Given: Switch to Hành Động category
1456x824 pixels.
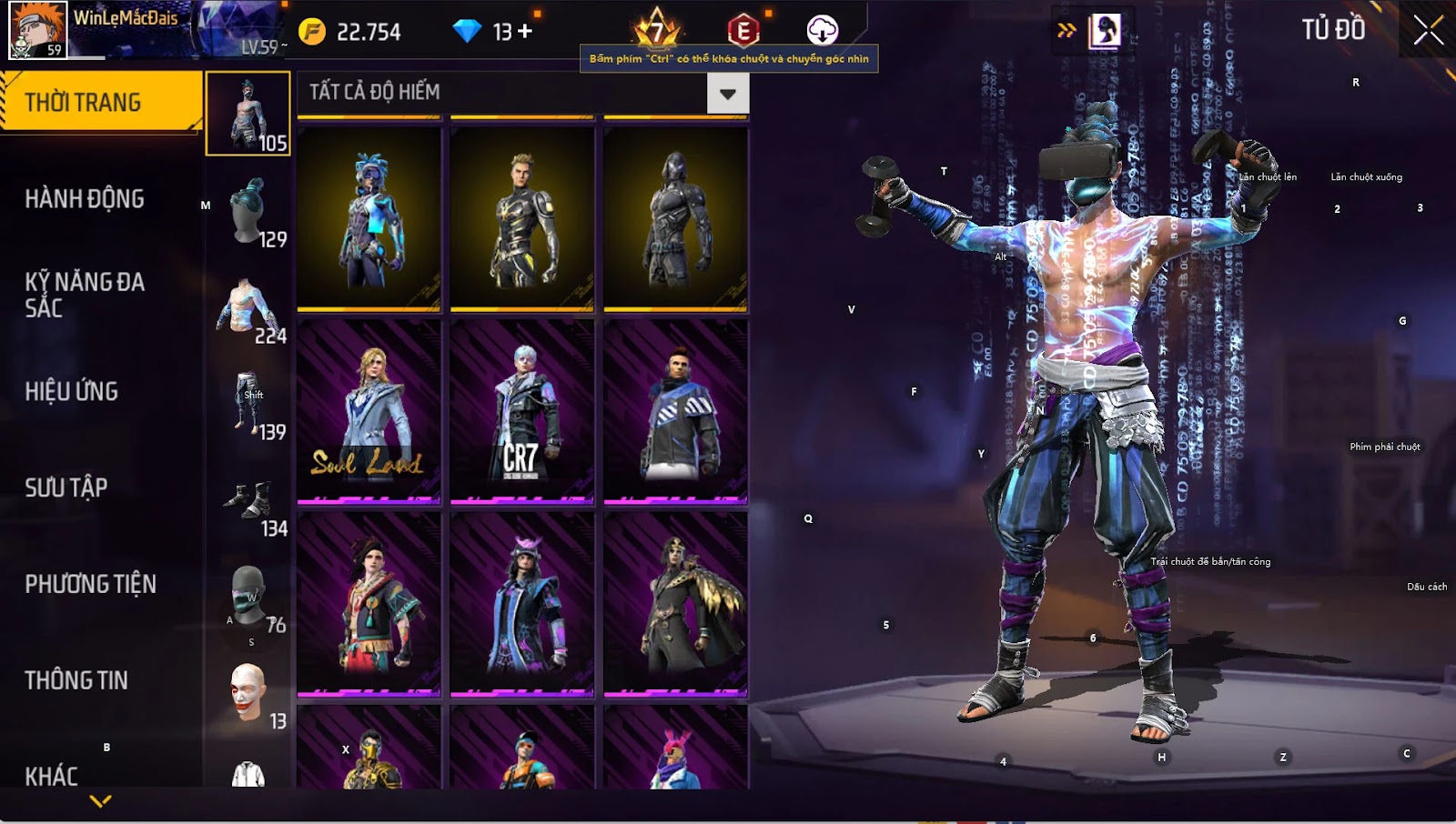Looking at the screenshot, I should tap(85, 198).
